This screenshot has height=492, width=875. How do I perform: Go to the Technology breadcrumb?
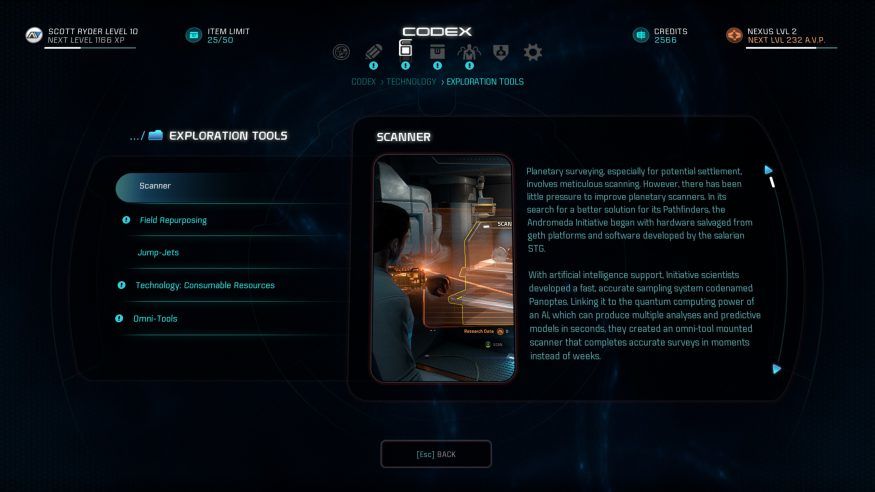coord(409,82)
